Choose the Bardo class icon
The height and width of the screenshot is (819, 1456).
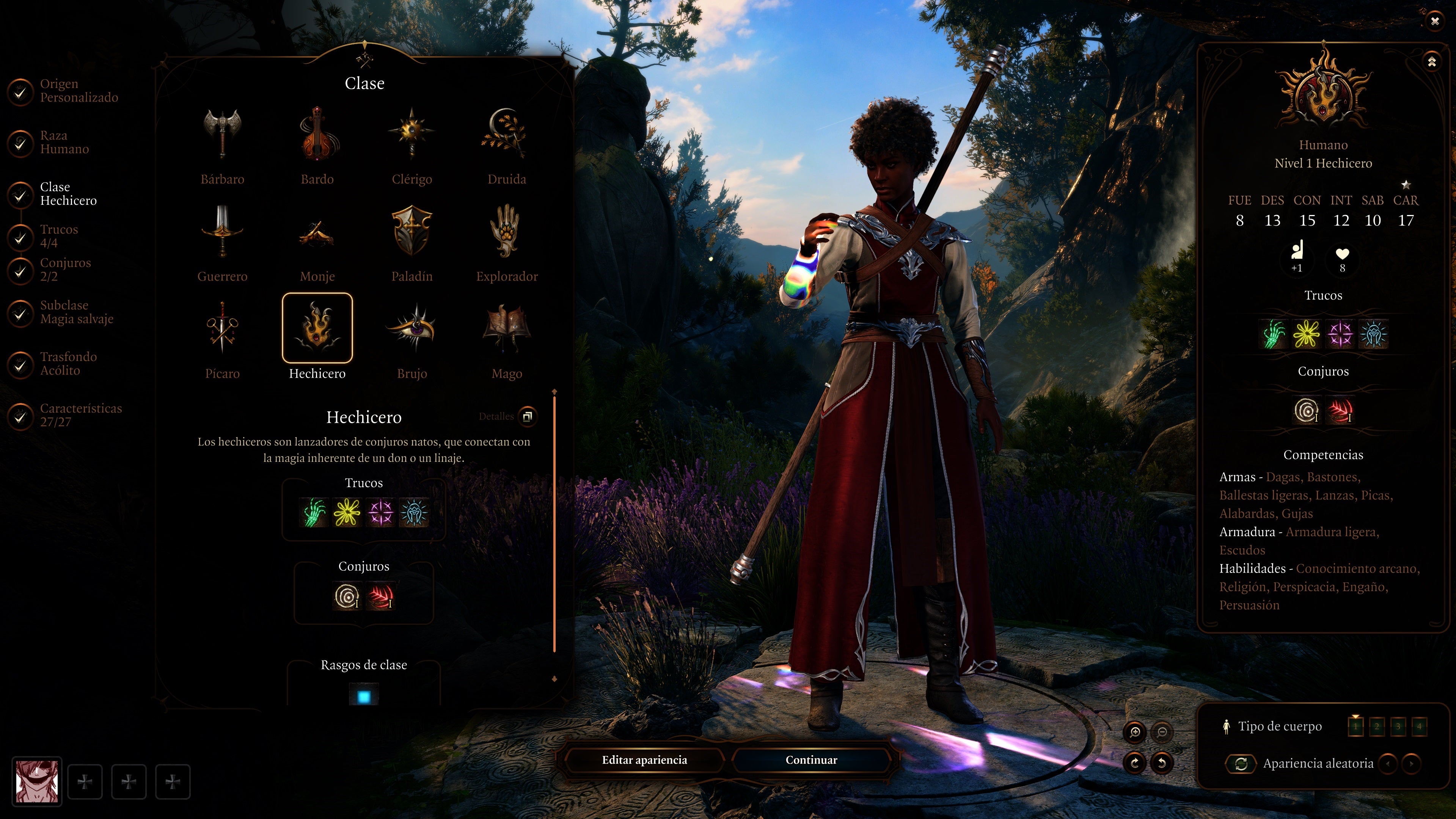(x=317, y=135)
